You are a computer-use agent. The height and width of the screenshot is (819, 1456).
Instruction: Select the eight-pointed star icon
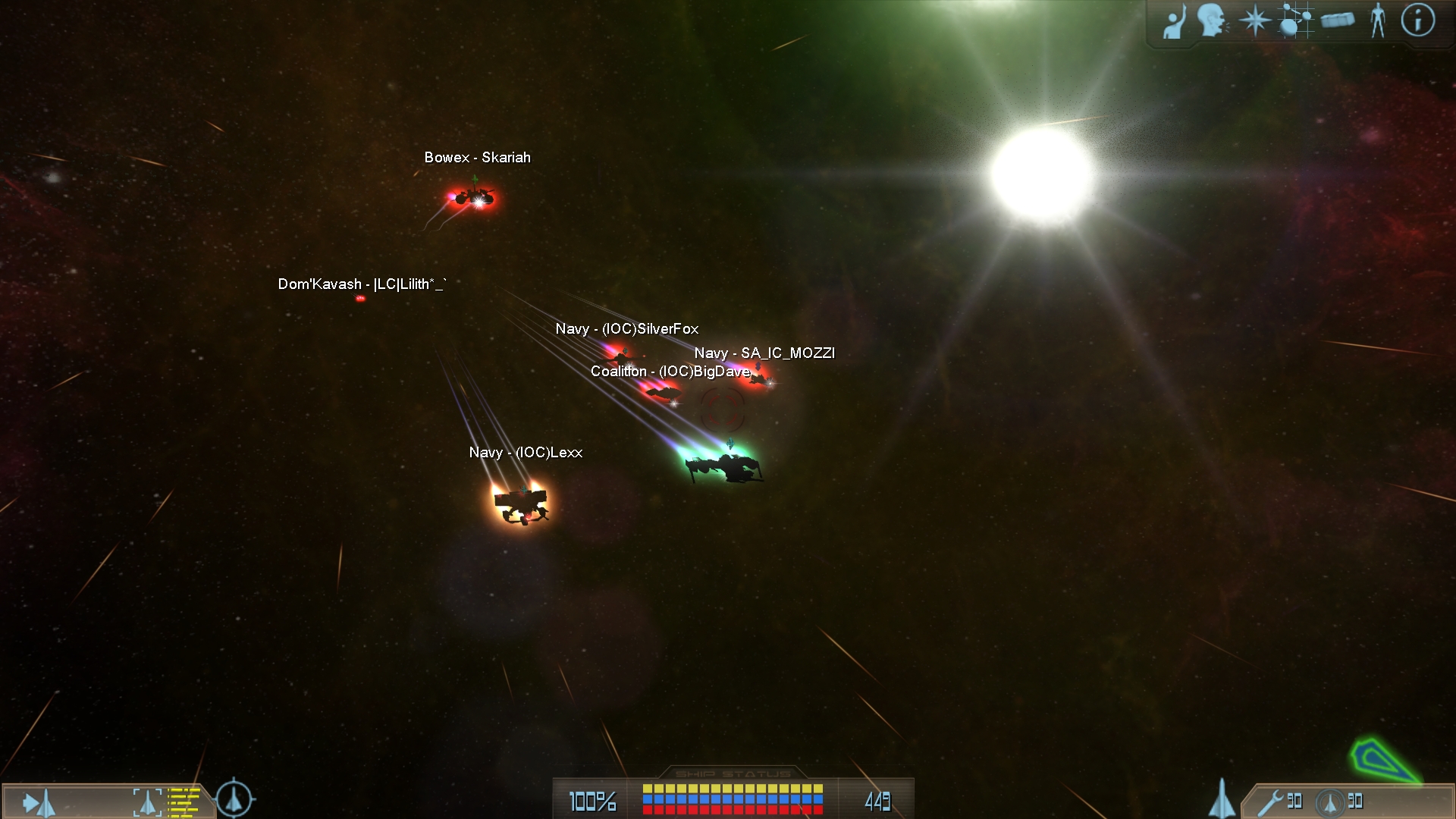click(1254, 20)
